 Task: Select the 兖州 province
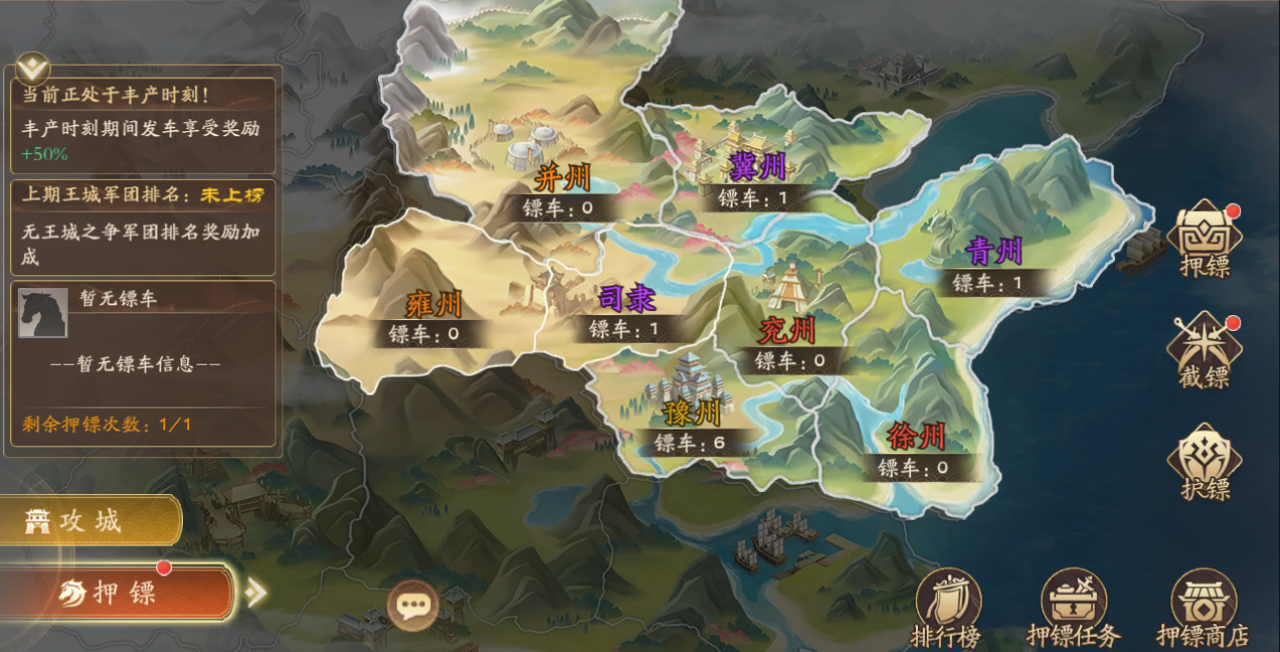point(788,330)
